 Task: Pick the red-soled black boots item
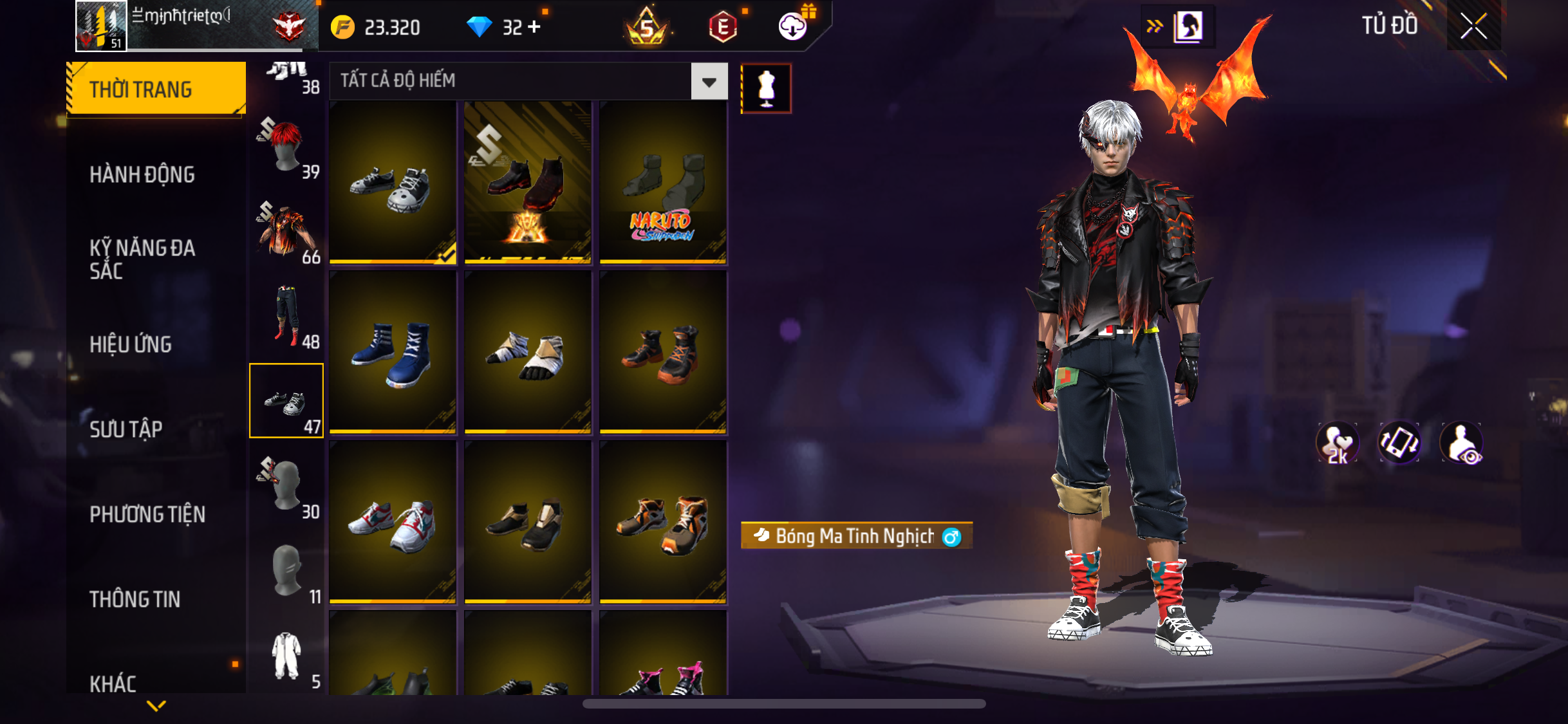527,182
